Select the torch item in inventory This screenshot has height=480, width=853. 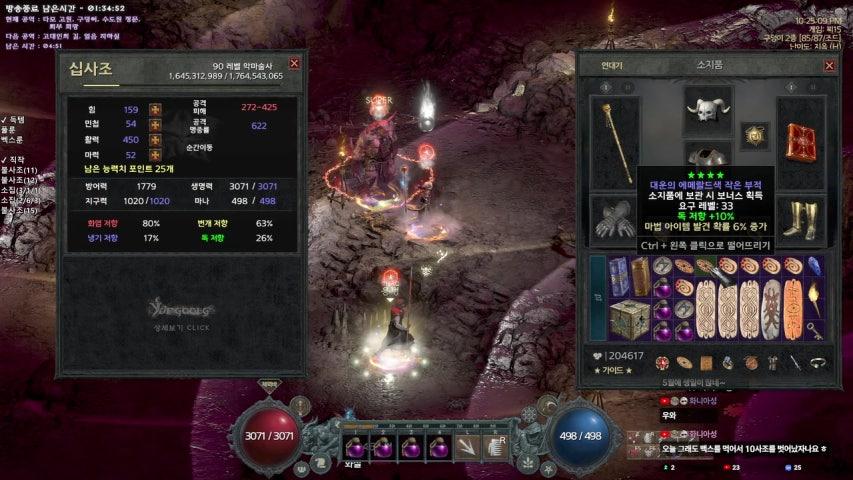[817, 298]
